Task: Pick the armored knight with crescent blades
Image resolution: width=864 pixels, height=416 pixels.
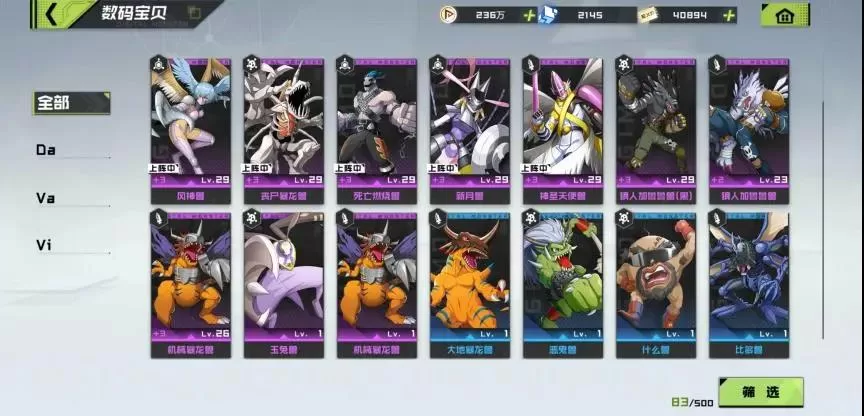Action: [469, 120]
